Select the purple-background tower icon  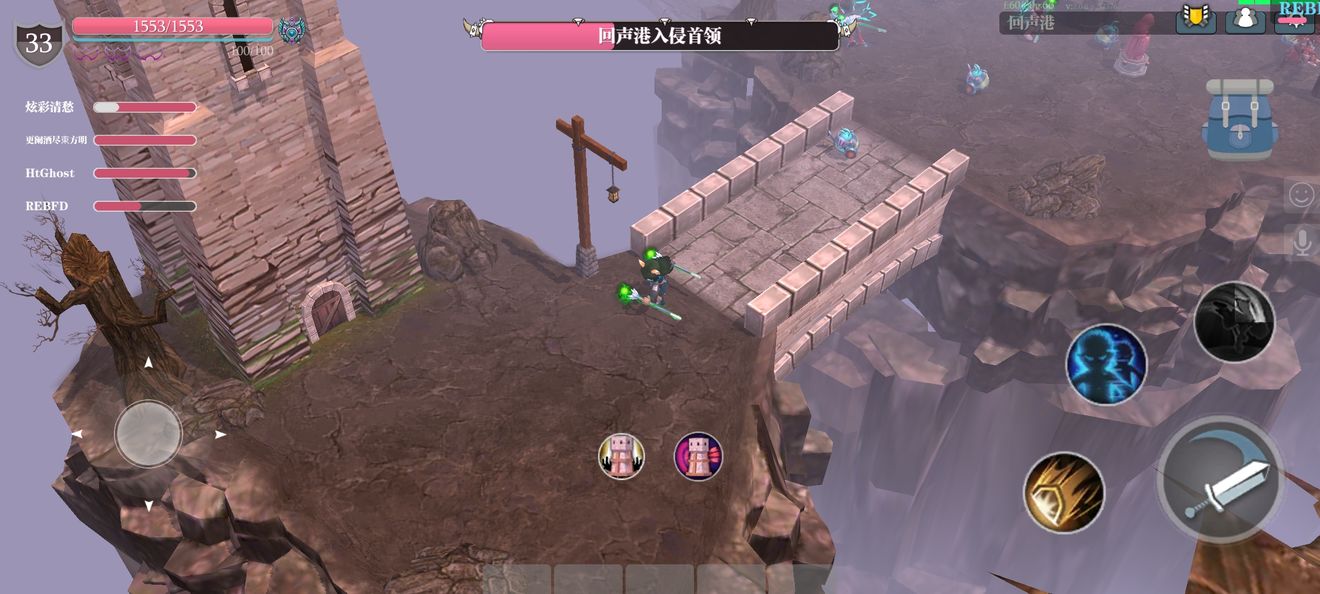pos(698,456)
